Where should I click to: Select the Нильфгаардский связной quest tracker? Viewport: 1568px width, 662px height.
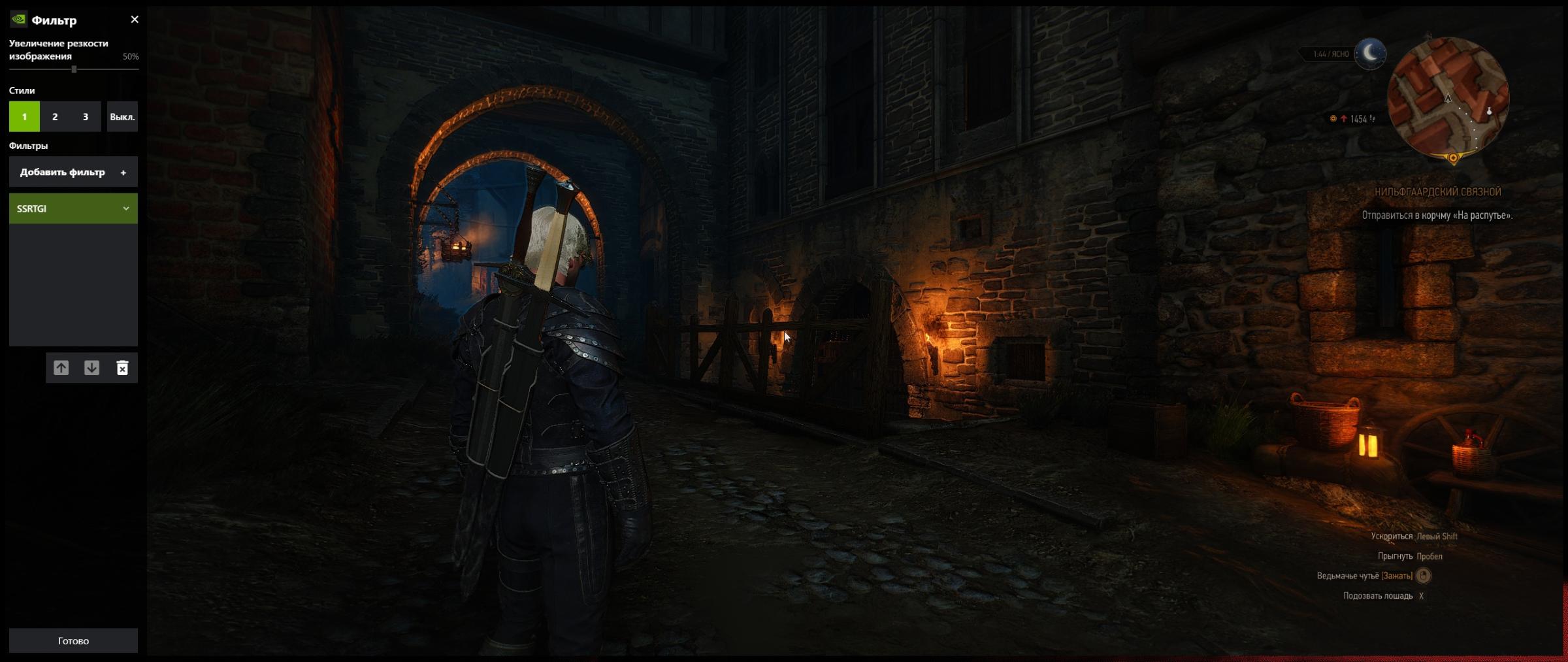coord(1437,192)
